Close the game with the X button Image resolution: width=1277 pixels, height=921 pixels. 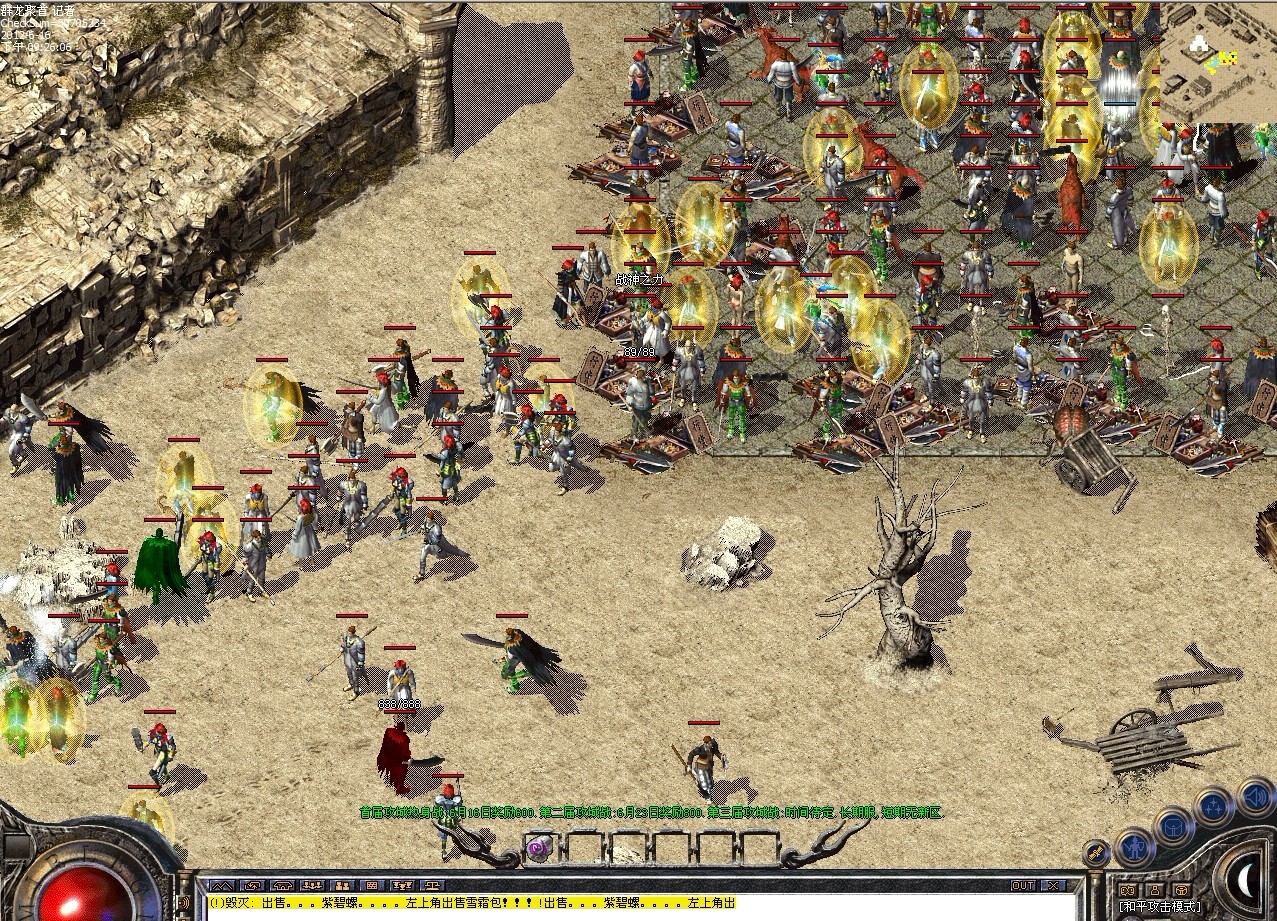[x=1052, y=886]
